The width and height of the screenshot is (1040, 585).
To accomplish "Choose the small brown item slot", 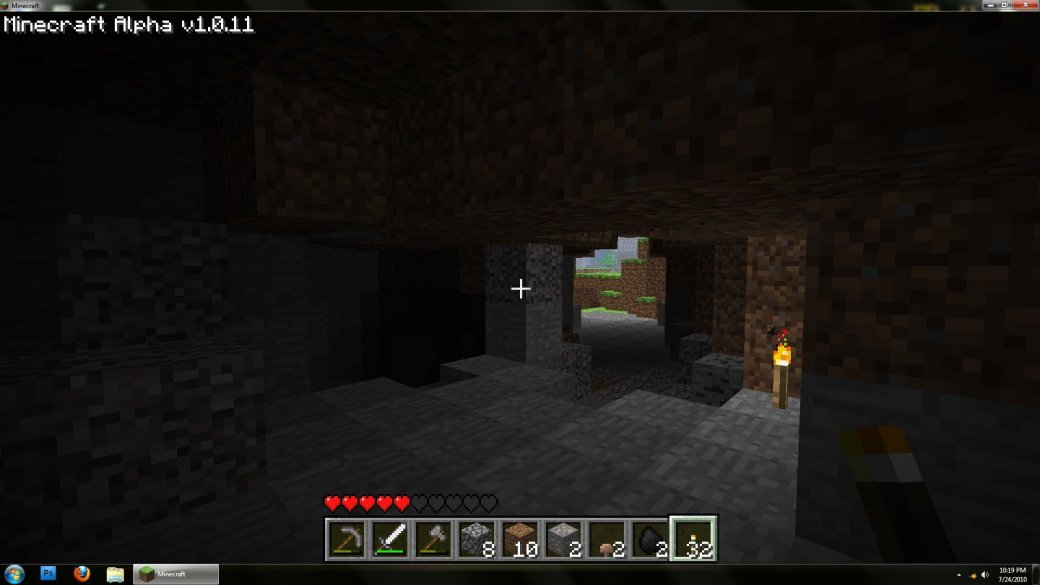I will (x=606, y=539).
